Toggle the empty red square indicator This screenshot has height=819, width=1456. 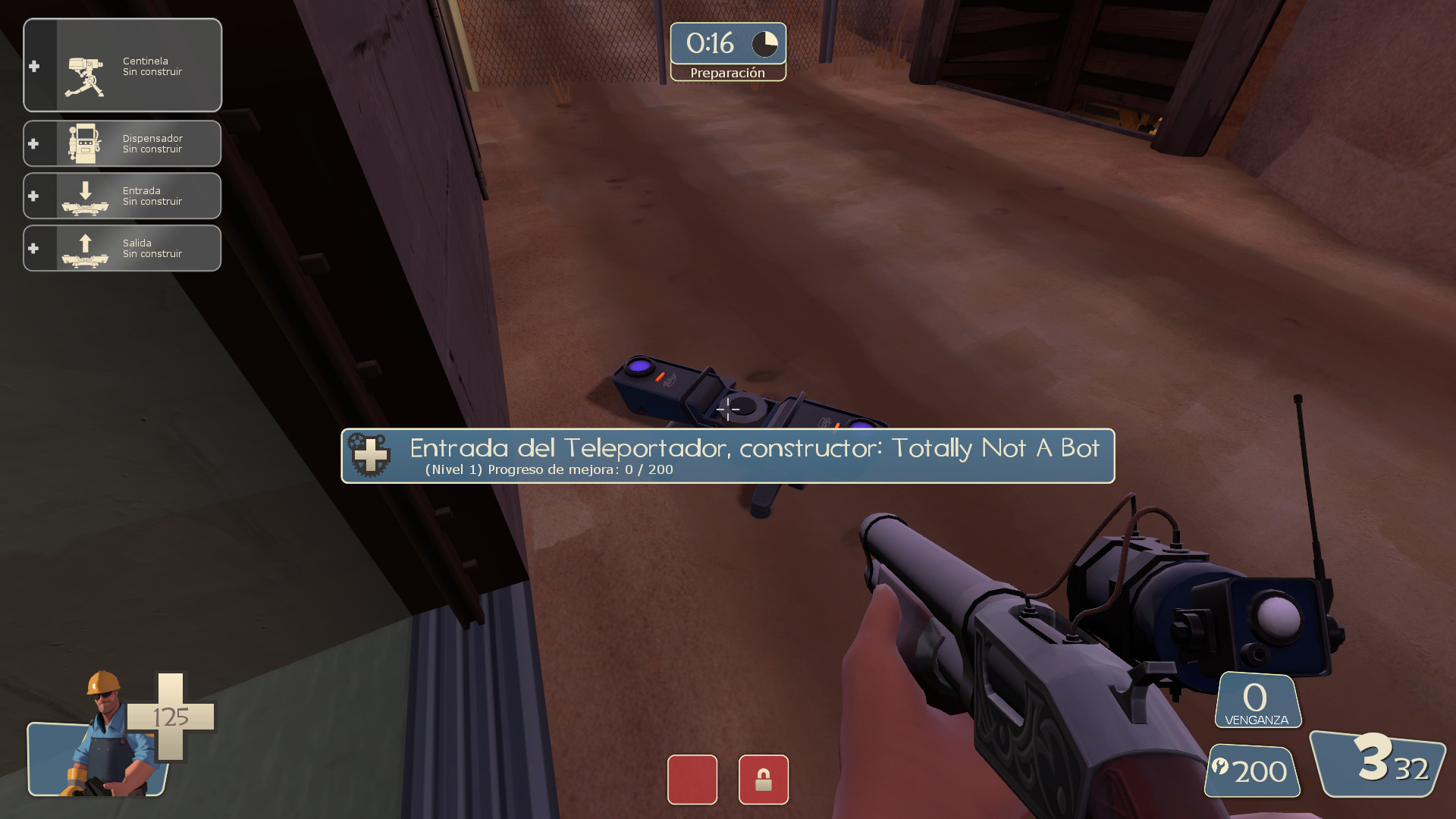pos(691,780)
